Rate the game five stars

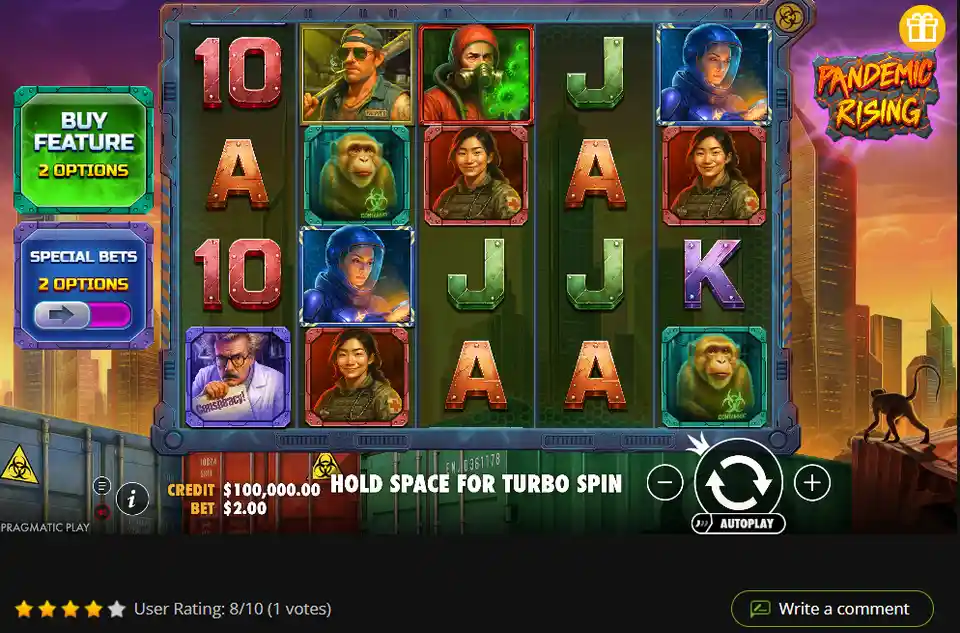[117, 608]
